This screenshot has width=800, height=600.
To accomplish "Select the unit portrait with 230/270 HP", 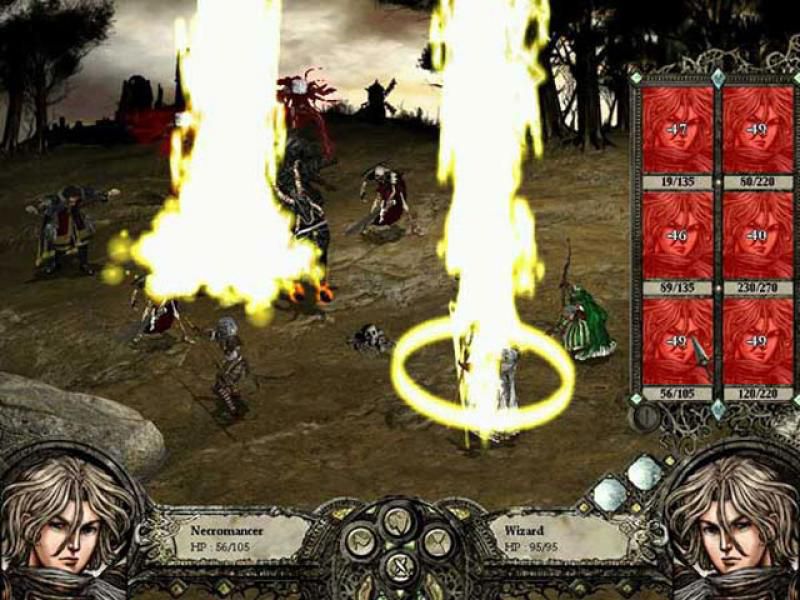I will click(x=757, y=236).
